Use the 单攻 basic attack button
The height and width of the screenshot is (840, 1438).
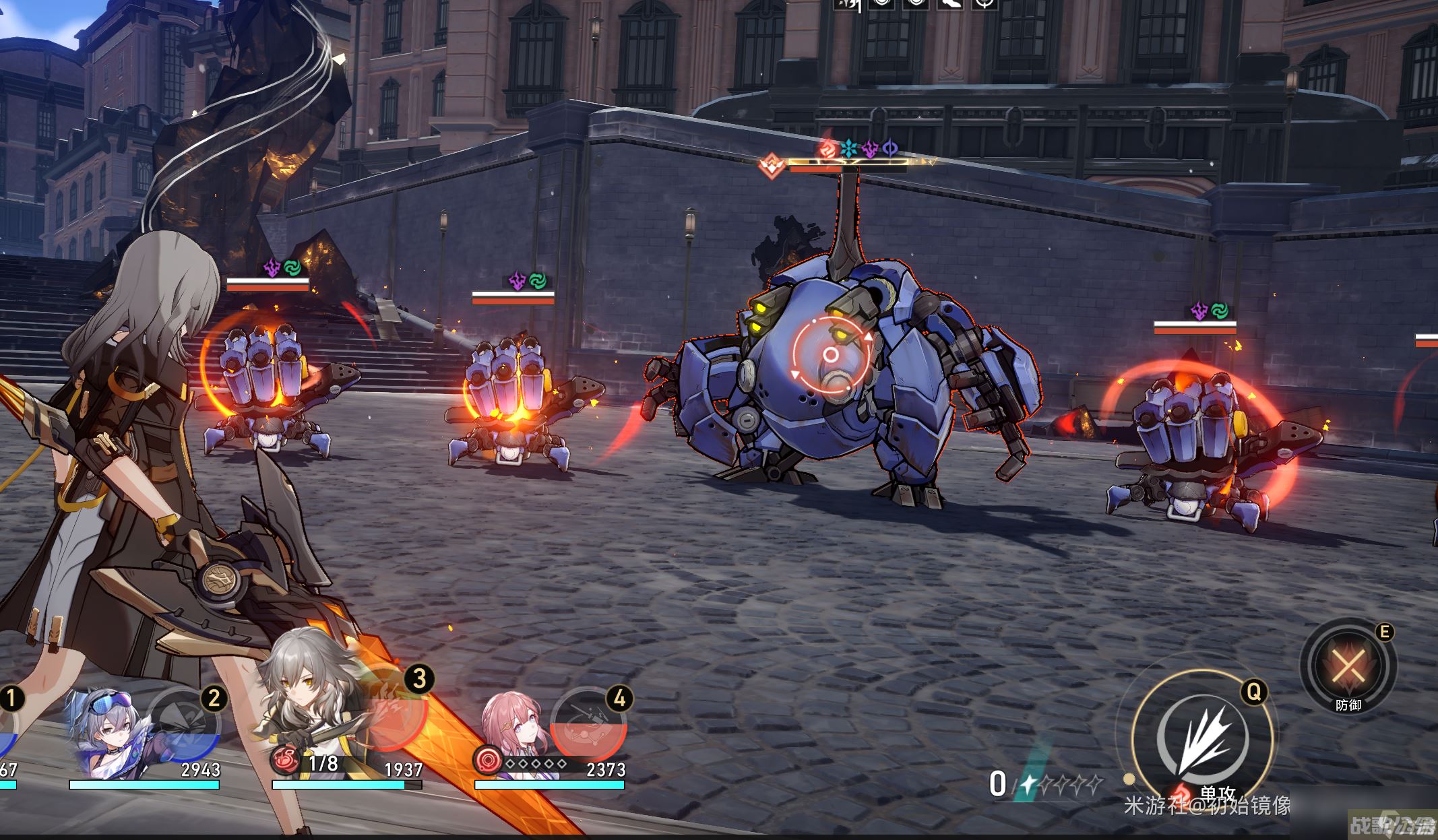(x=1202, y=740)
